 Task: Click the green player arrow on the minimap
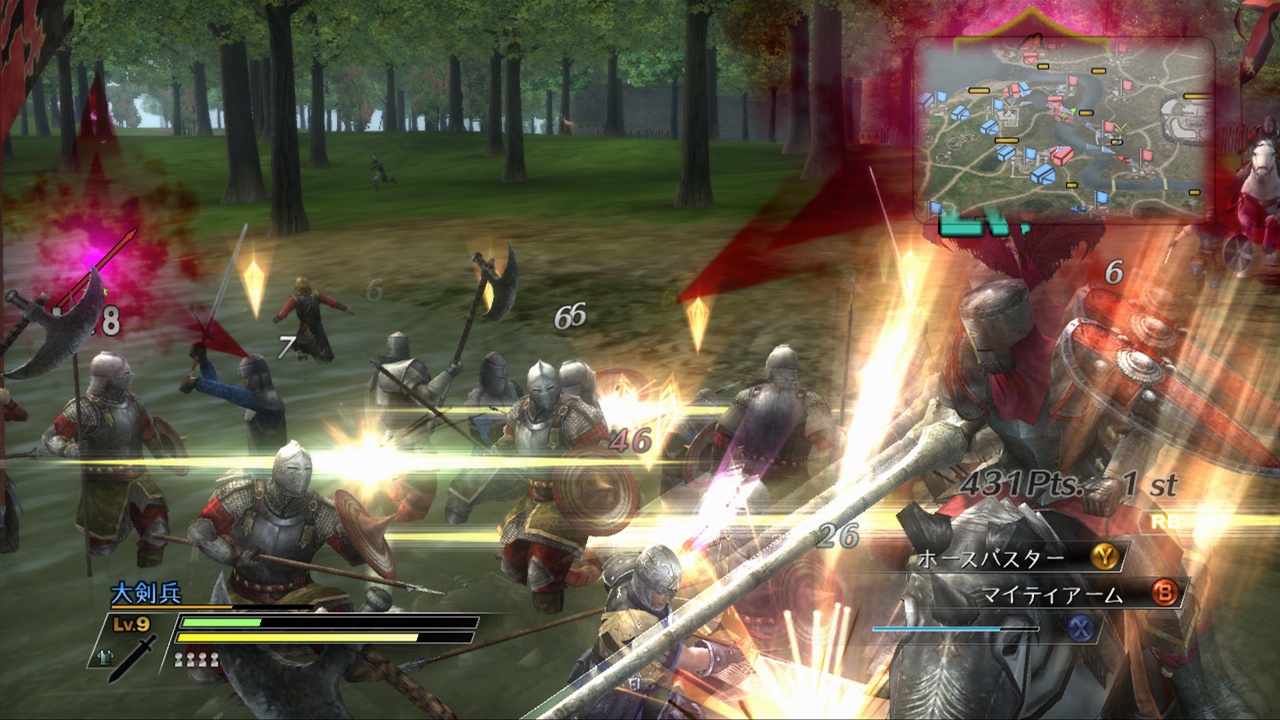pos(1073,110)
